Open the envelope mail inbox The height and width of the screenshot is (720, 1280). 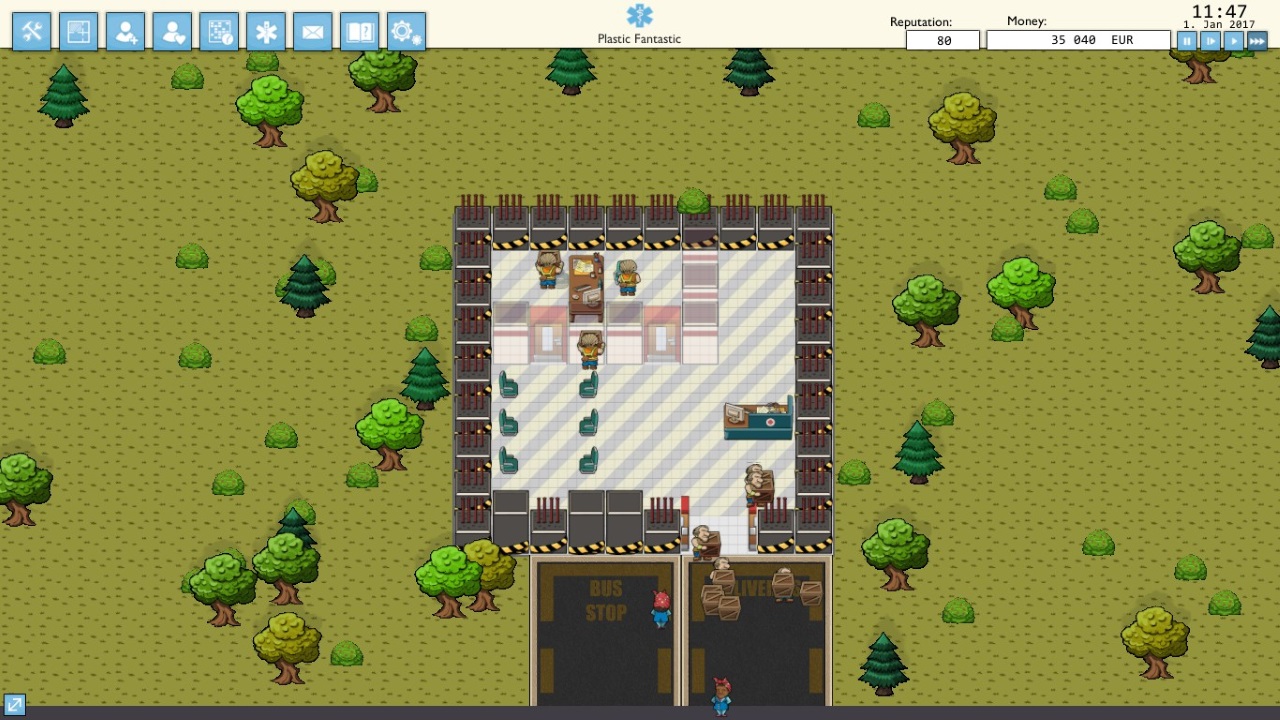(313, 32)
